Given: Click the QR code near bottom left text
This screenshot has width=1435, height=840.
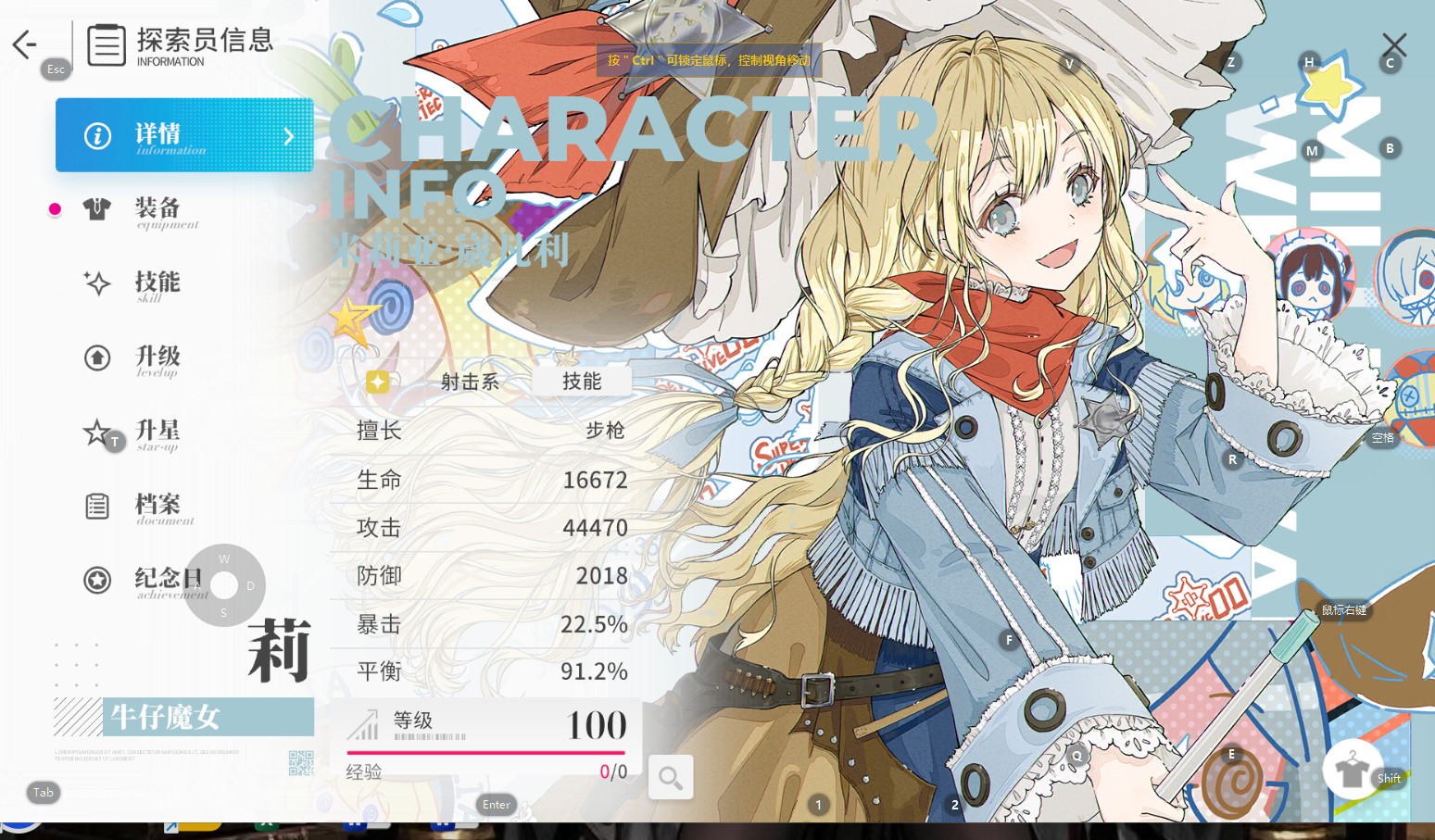Looking at the screenshot, I should (299, 761).
